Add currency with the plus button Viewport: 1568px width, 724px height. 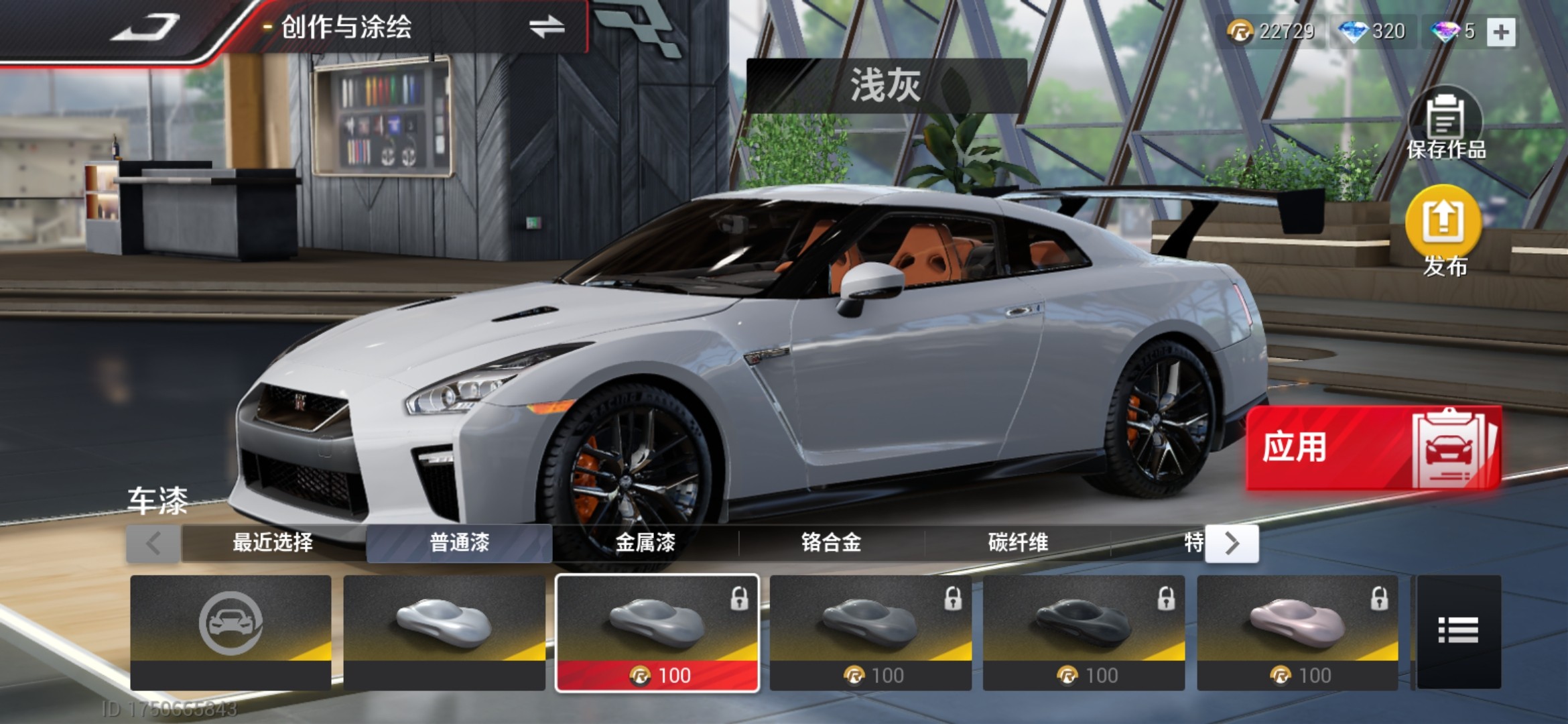pos(1501,32)
